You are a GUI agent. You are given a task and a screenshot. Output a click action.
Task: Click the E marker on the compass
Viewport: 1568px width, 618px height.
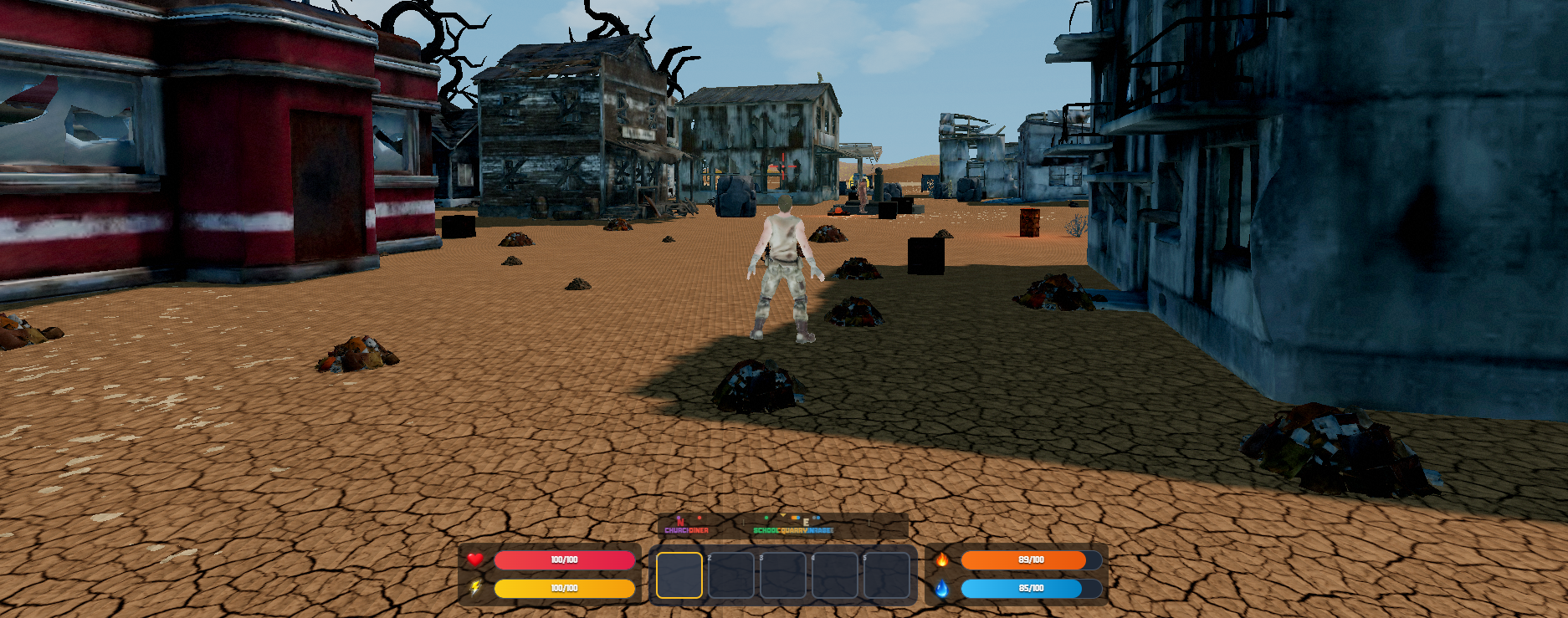coord(807,523)
